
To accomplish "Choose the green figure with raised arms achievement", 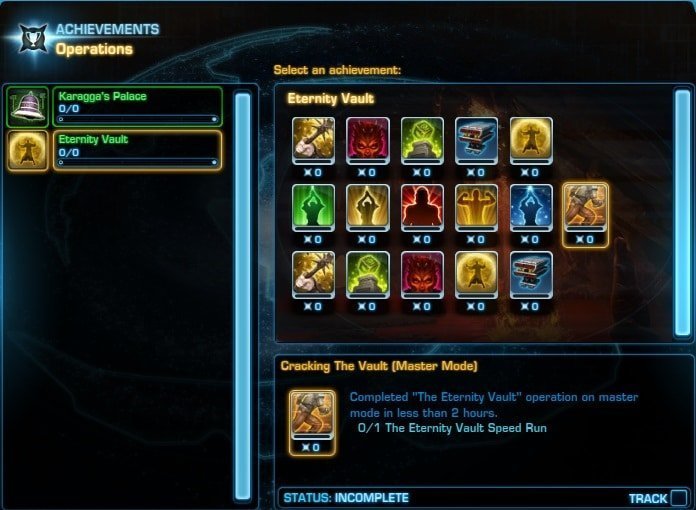I will click(x=311, y=206).
